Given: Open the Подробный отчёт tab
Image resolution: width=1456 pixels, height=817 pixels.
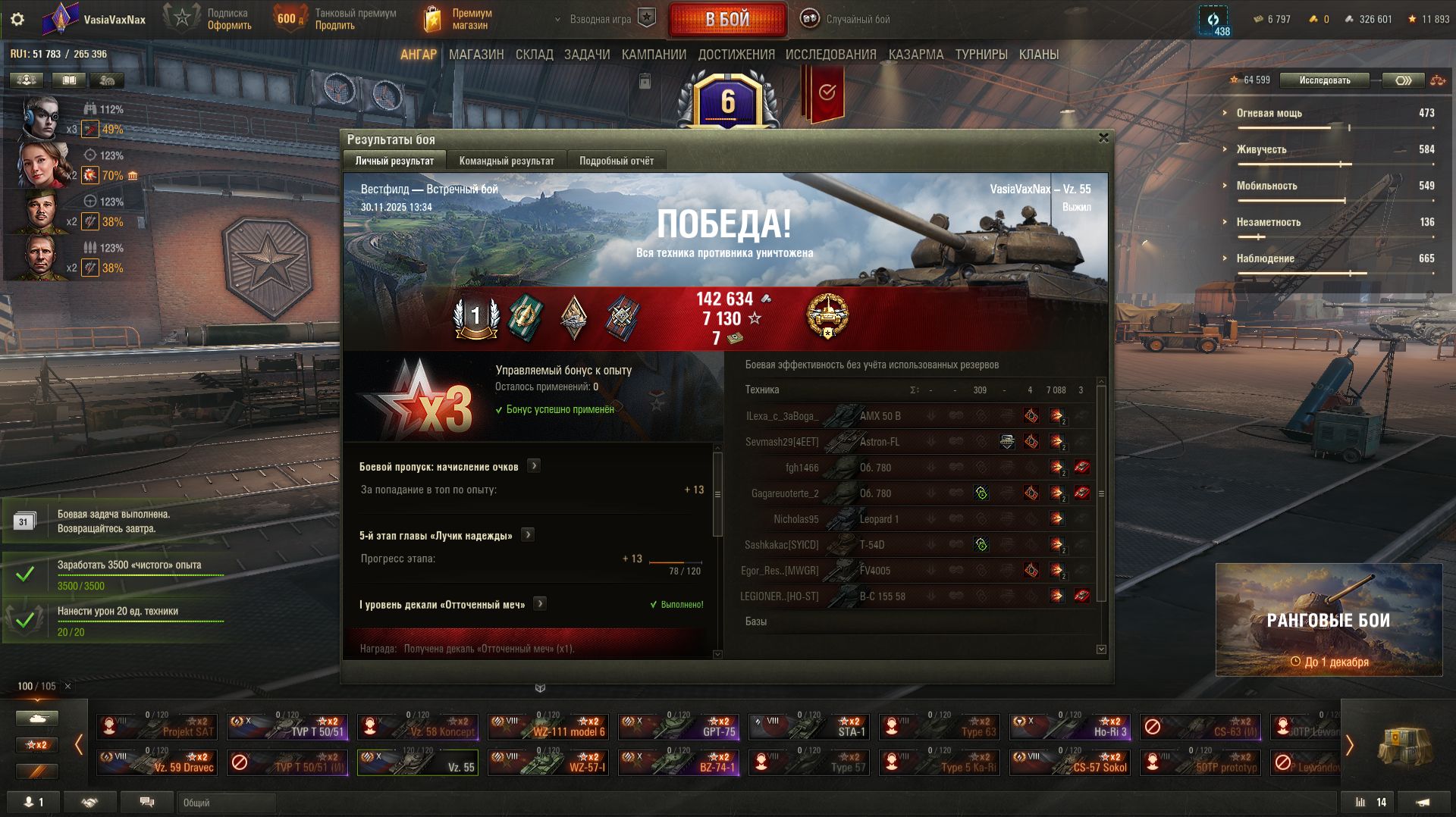Looking at the screenshot, I should click(616, 161).
